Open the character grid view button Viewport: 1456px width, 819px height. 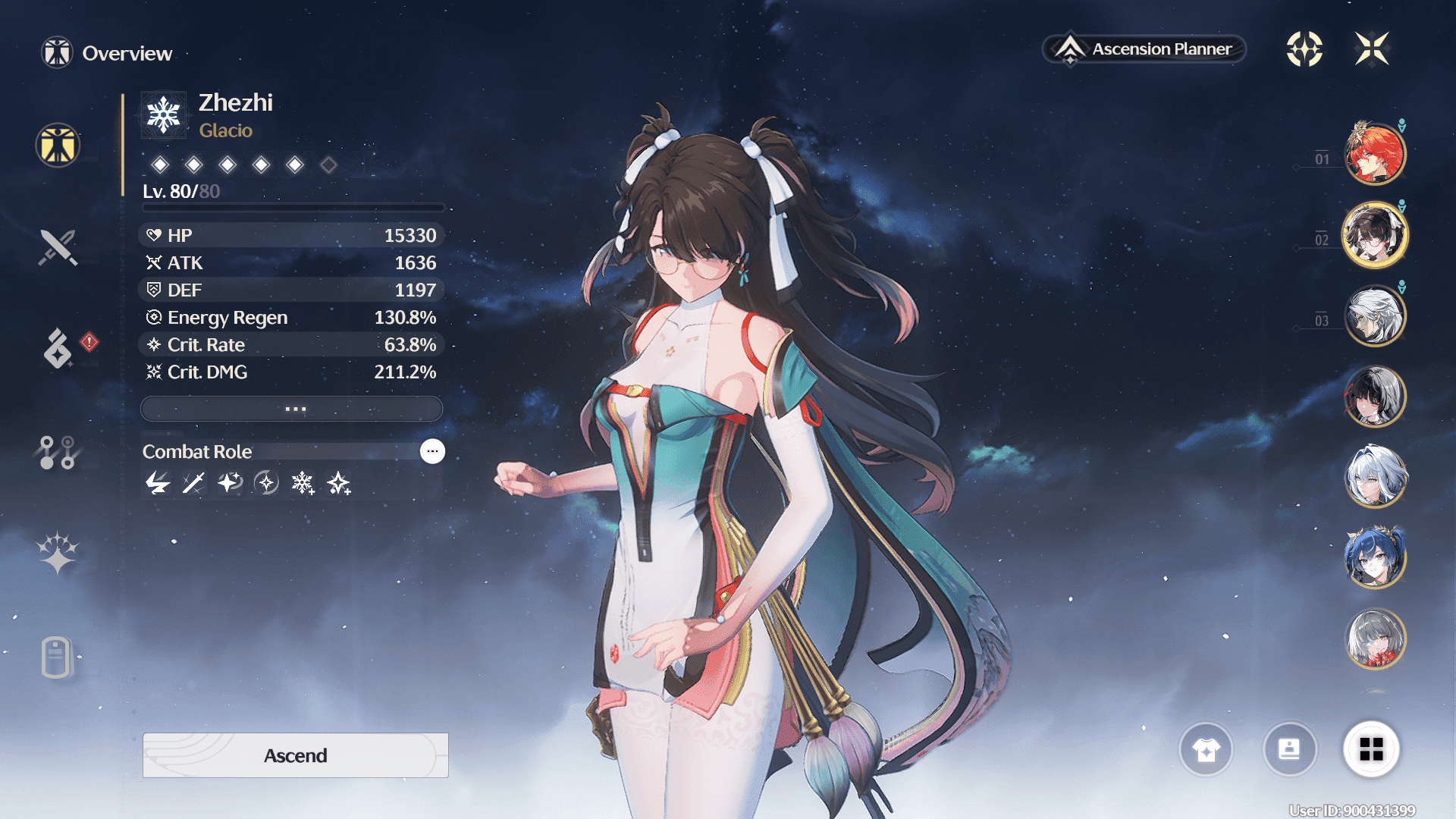(x=1371, y=749)
